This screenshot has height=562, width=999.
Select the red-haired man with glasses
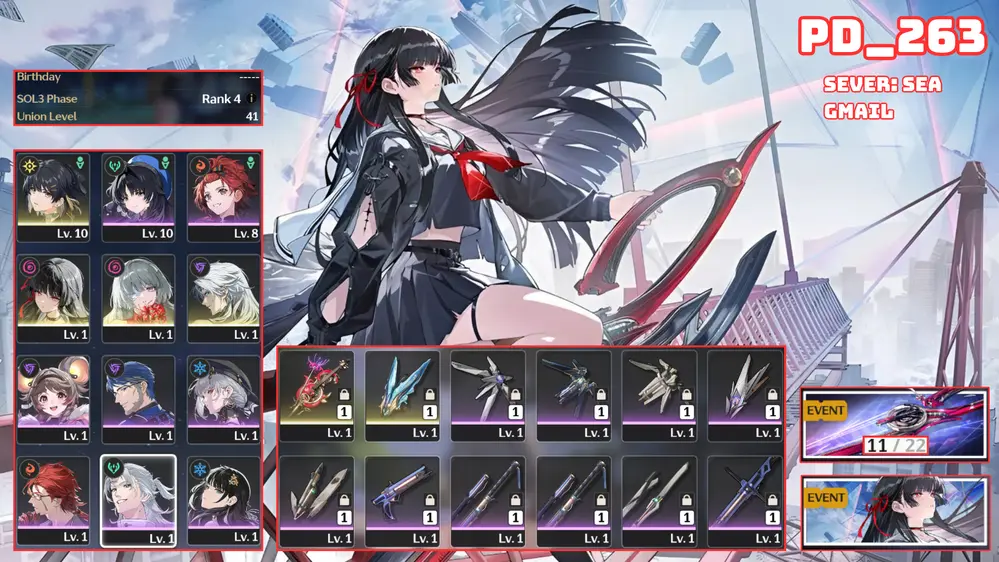[x=53, y=500]
